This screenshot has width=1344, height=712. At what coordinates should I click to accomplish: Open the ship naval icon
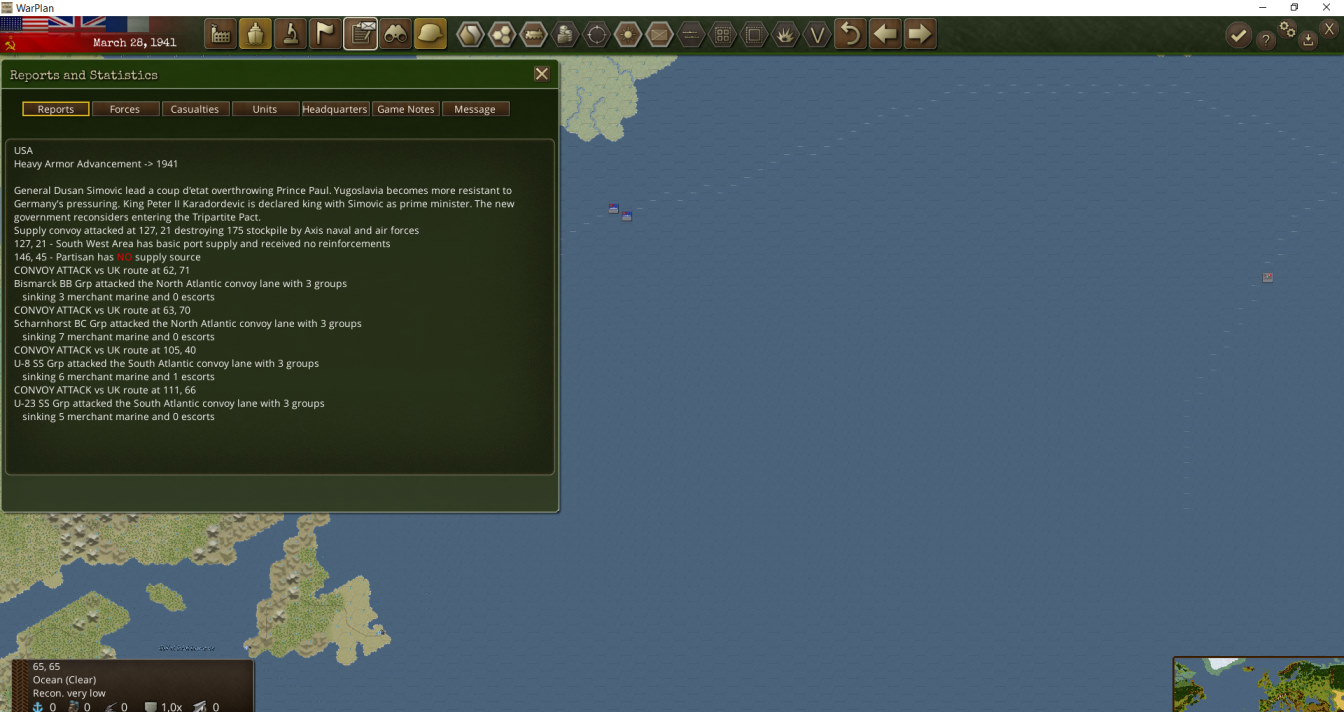pos(255,35)
